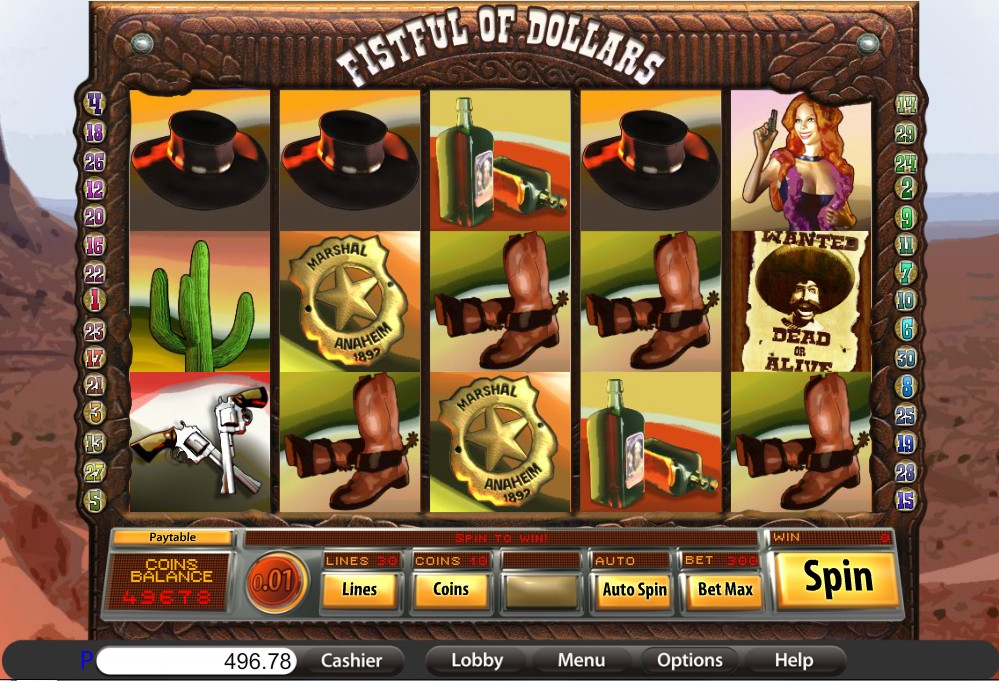Place the Bet Max wager

pyautogui.click(x=725, y=590)
